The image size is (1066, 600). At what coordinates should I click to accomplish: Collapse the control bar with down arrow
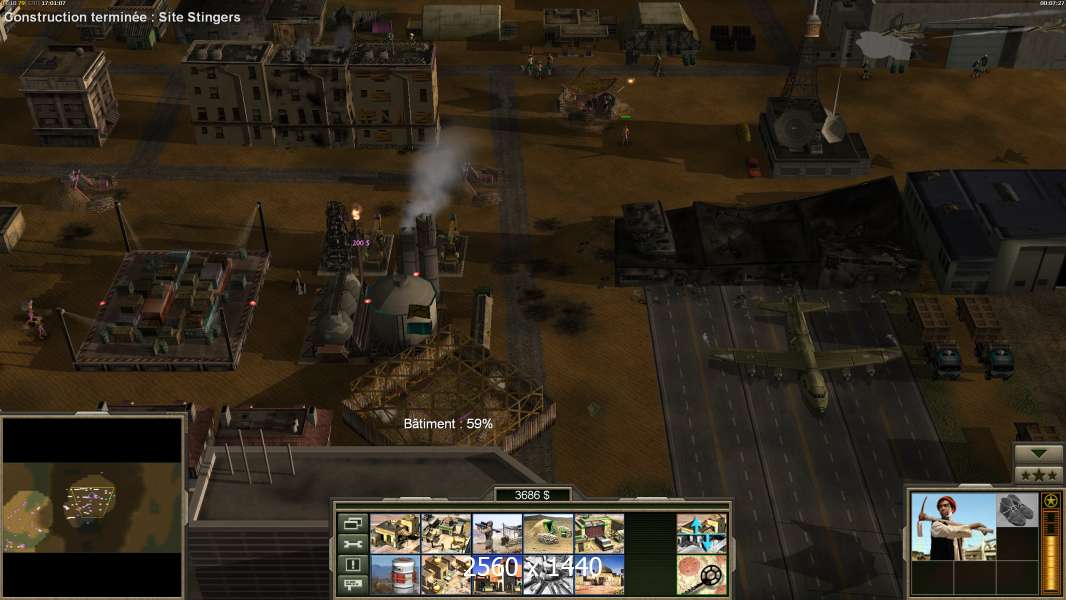point(1038,454)
